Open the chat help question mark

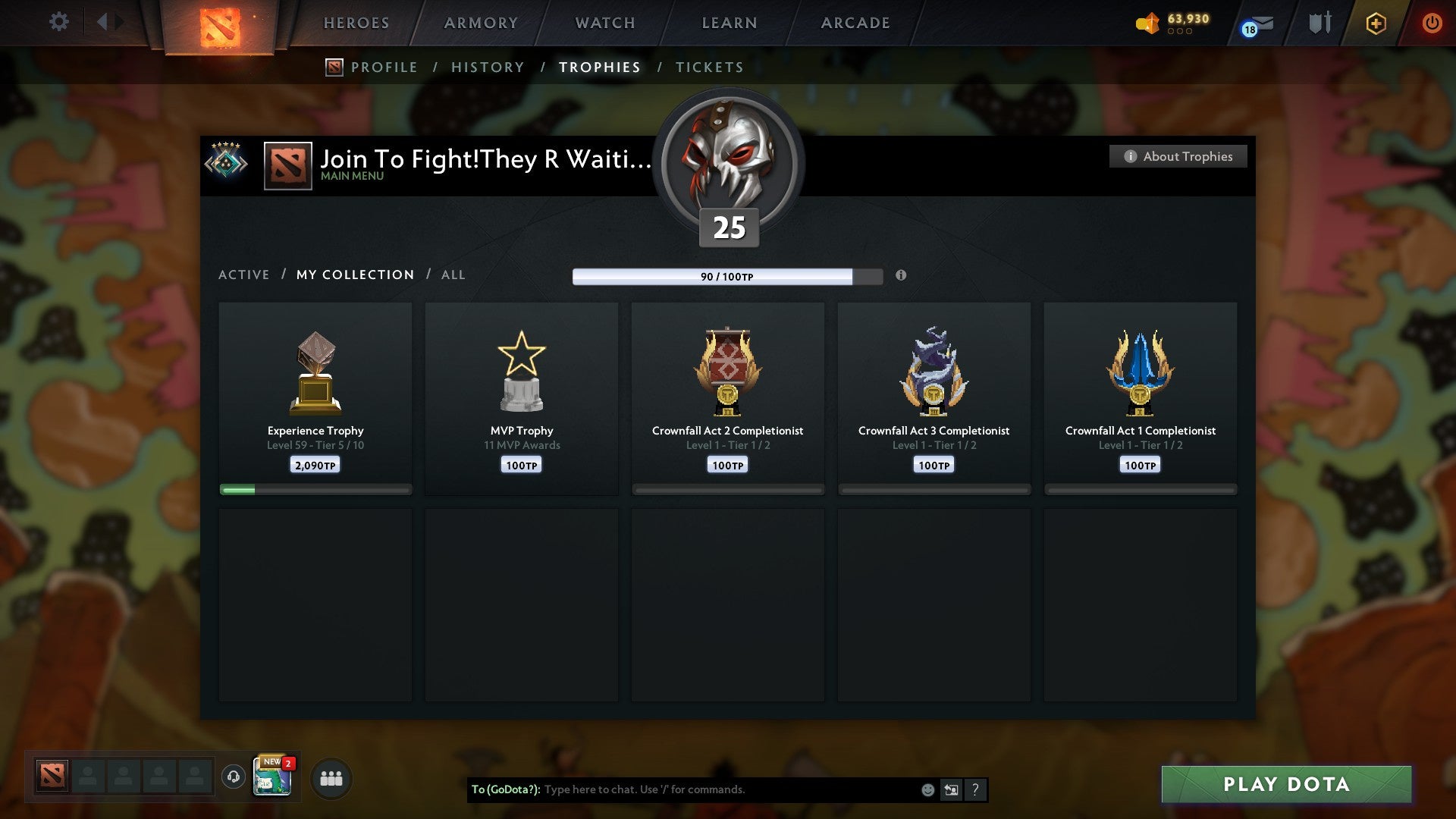click(976, 789)
